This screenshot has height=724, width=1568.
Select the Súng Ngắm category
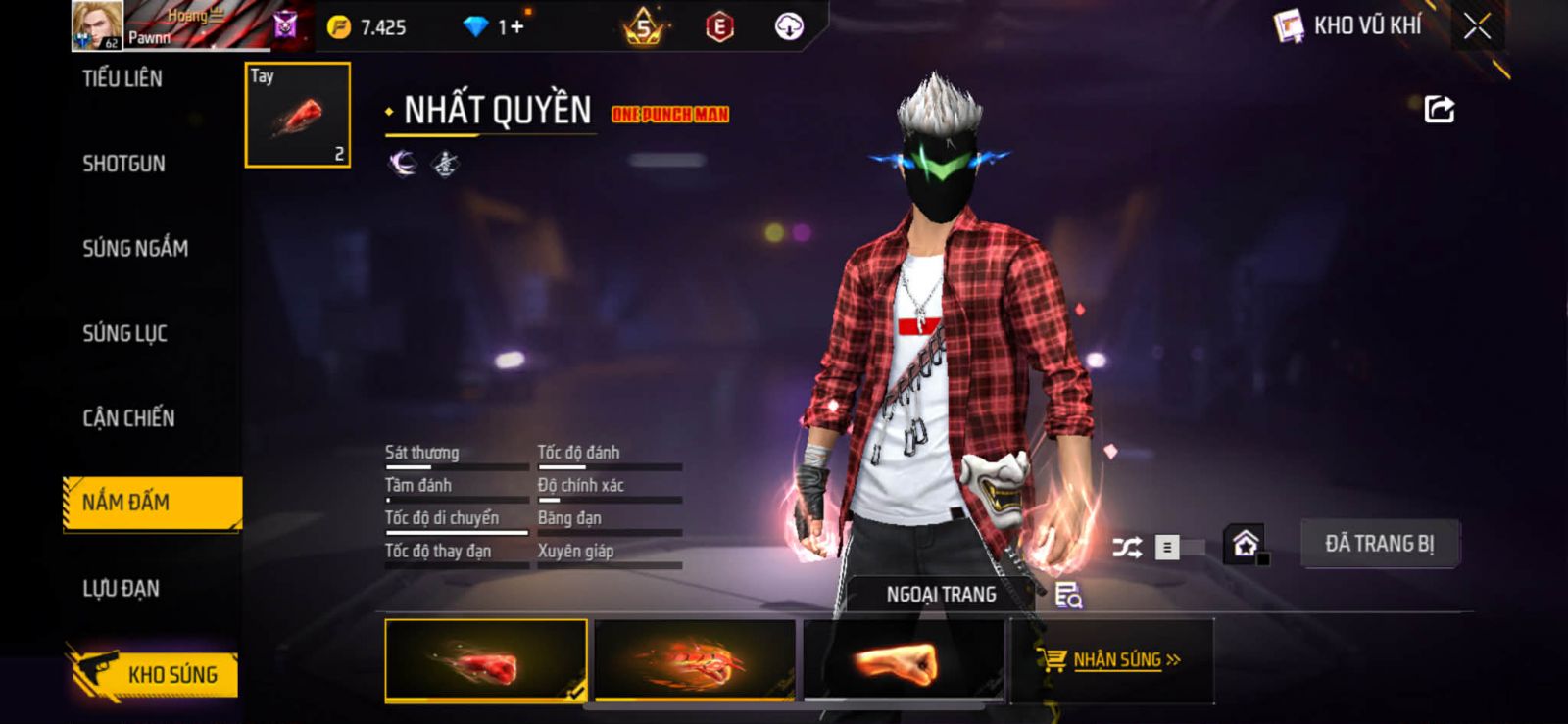coord(135,249)
